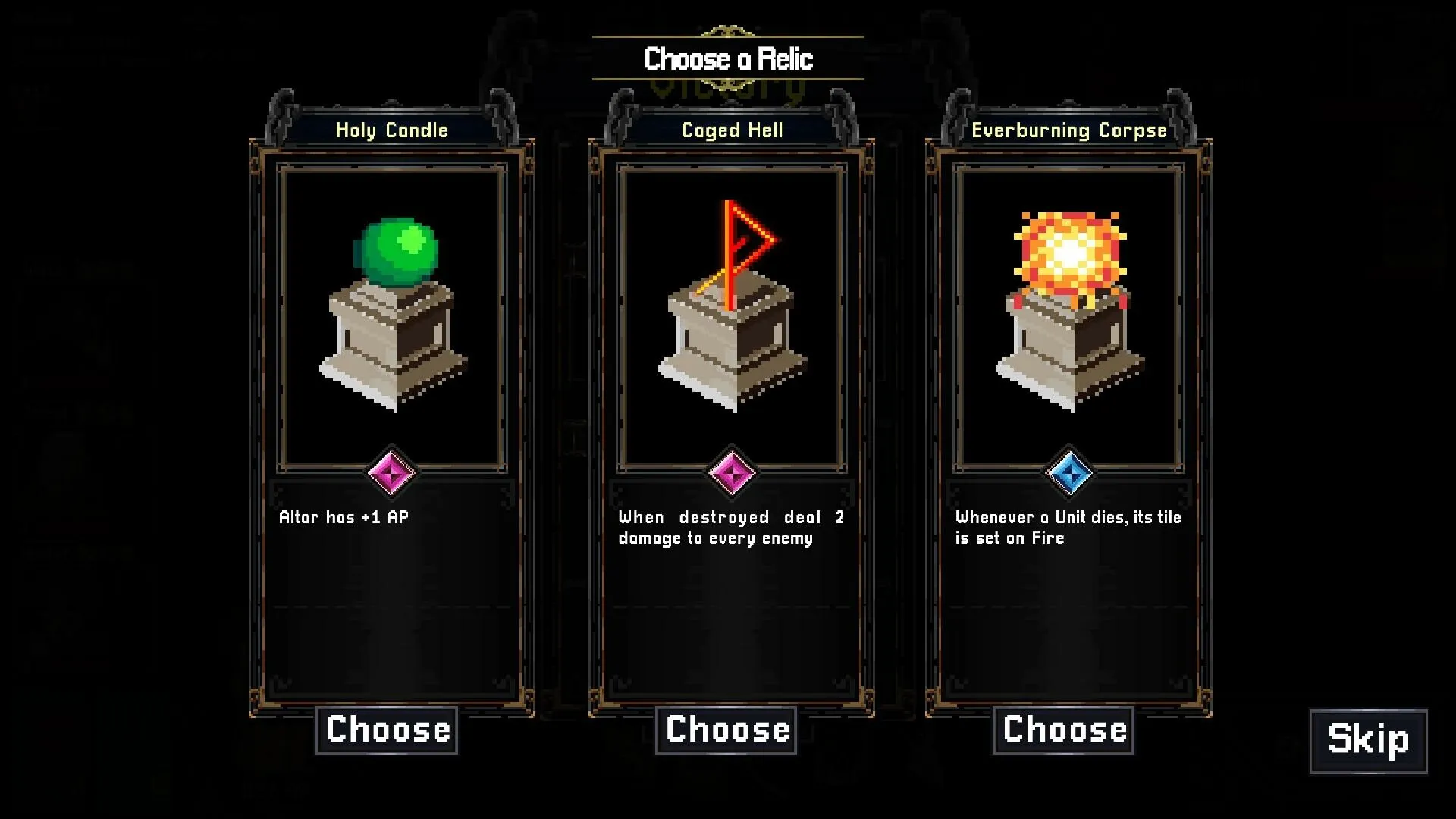This screenshot has height=819, width=1456.
Task: Click the Everburning Corpse title banner
Action: [1069, 130]
